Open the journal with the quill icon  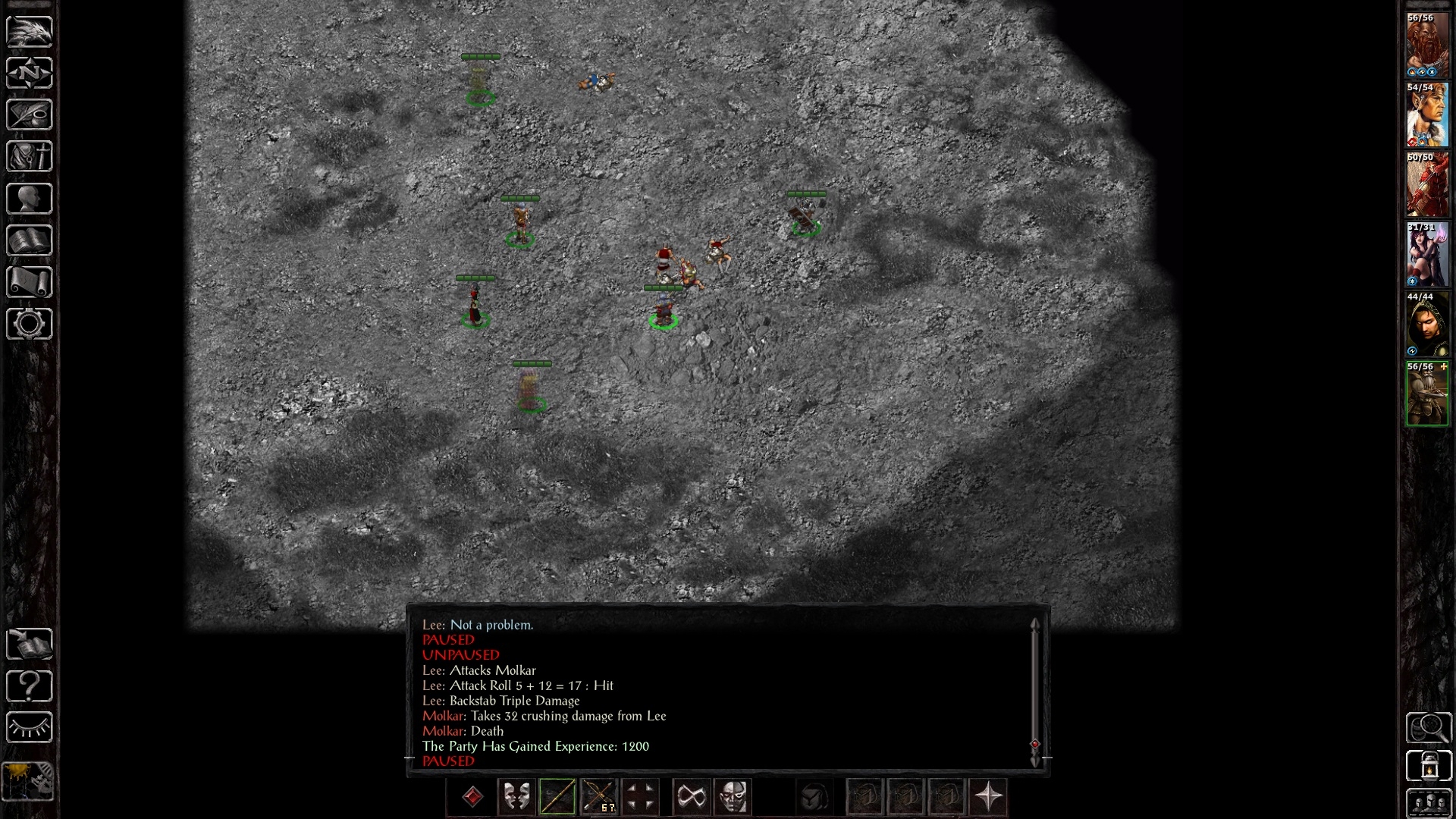point(30,115)
